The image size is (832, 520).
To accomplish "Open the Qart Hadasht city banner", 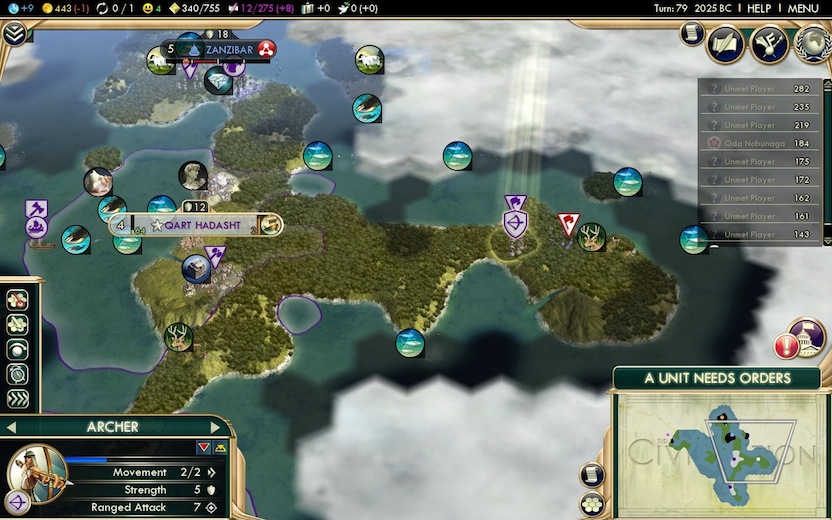I will pyautogui.click(x=195, y=225).
